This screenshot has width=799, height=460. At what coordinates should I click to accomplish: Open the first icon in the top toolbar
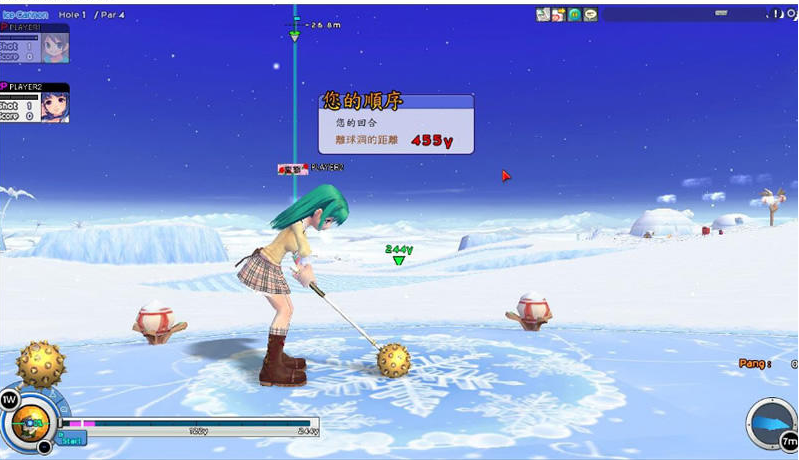[x=542, y=14]
